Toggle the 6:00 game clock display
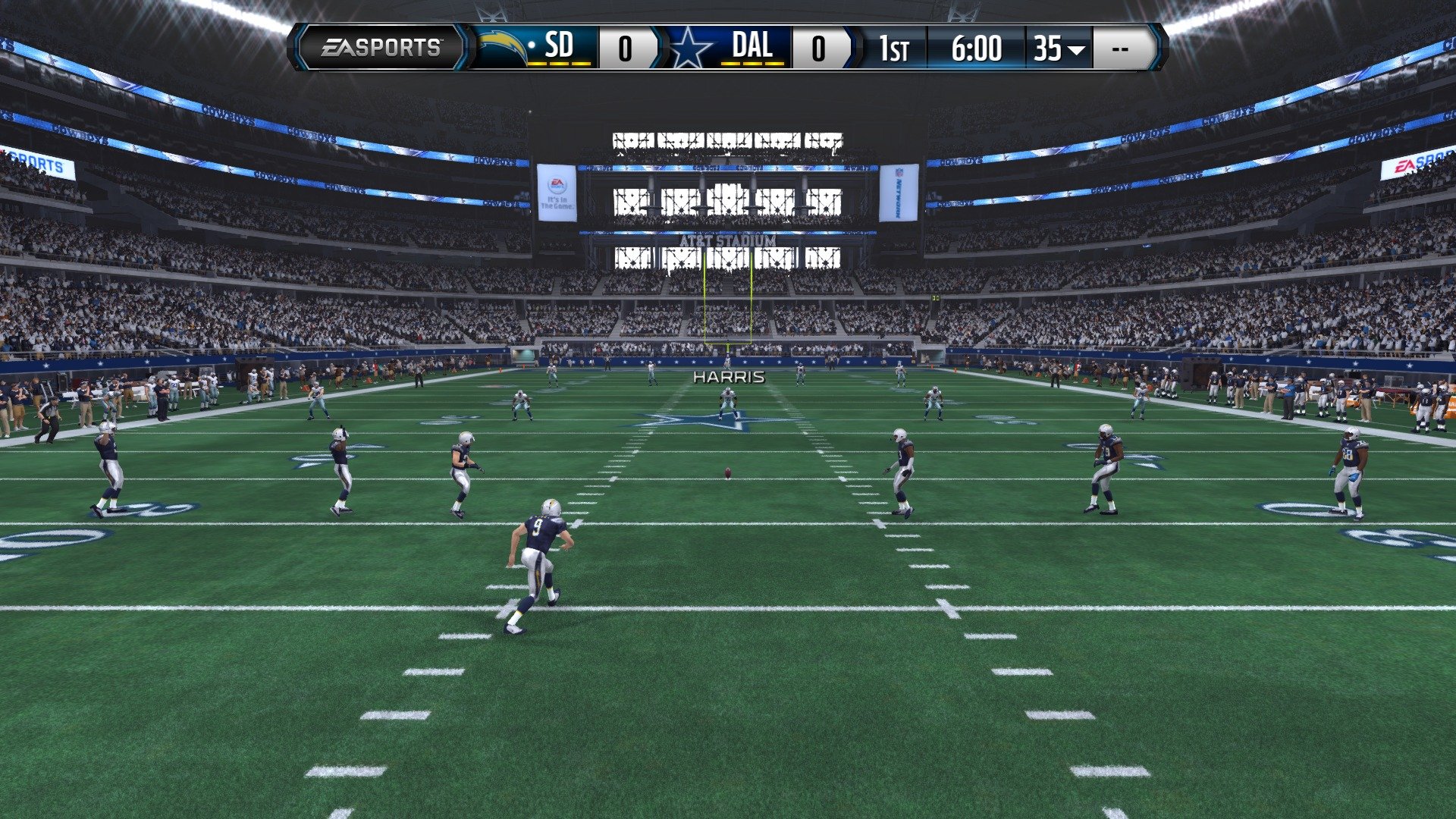Viewport: 1456px width, 819px height. [x=978, y=48]
